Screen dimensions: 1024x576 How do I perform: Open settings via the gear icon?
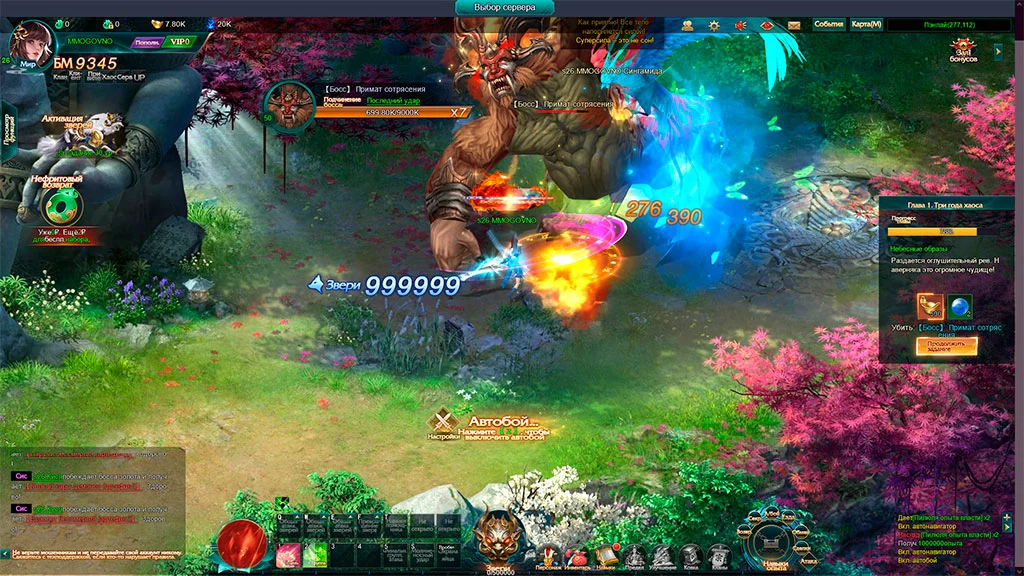click(x=715, y=24)
